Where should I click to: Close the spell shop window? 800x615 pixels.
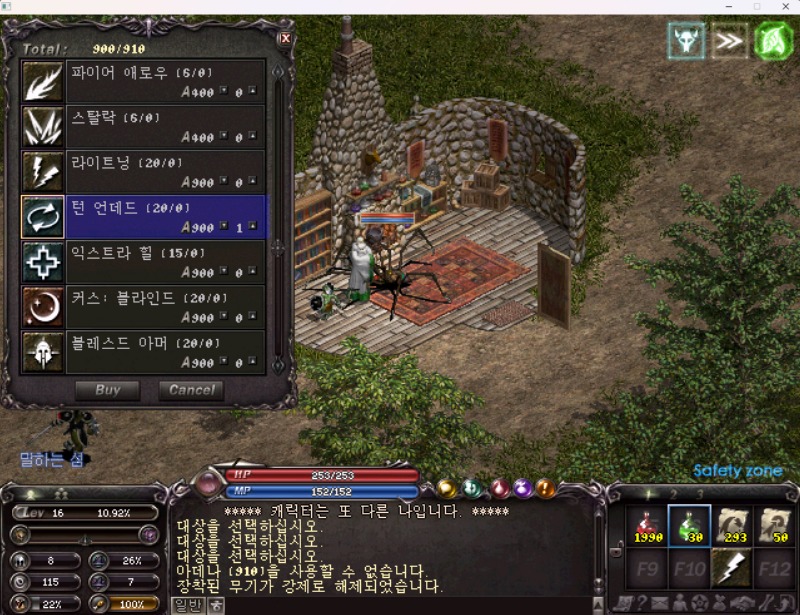coord(285,39)
